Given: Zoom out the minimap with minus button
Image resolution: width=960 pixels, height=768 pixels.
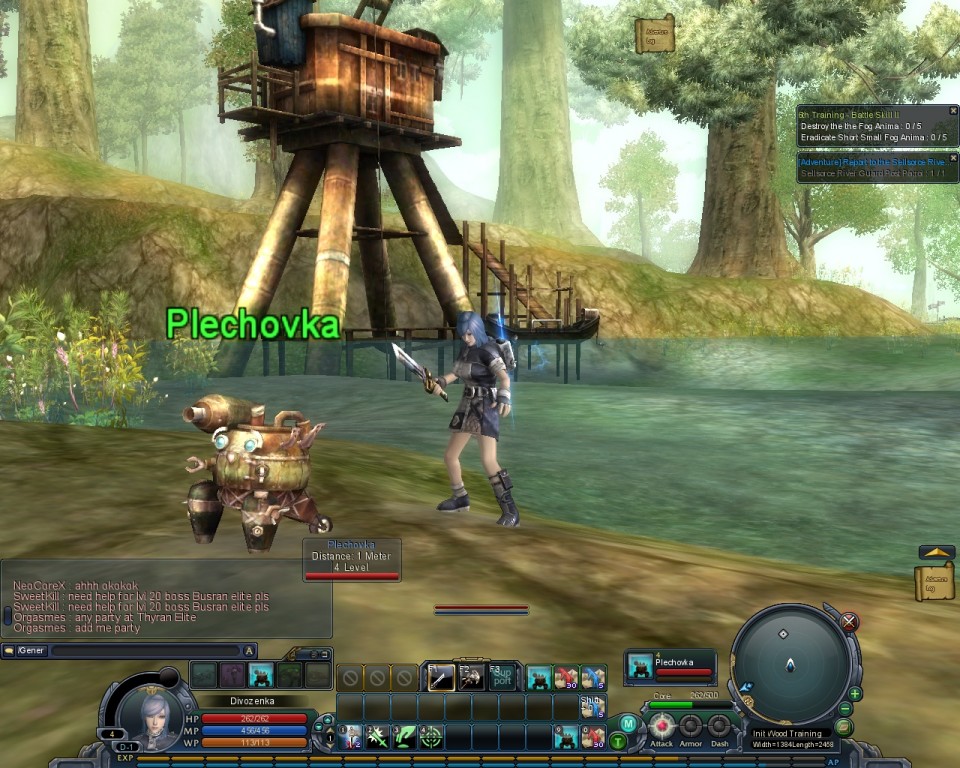Looking at the screenshot, I should click(845, 709).
